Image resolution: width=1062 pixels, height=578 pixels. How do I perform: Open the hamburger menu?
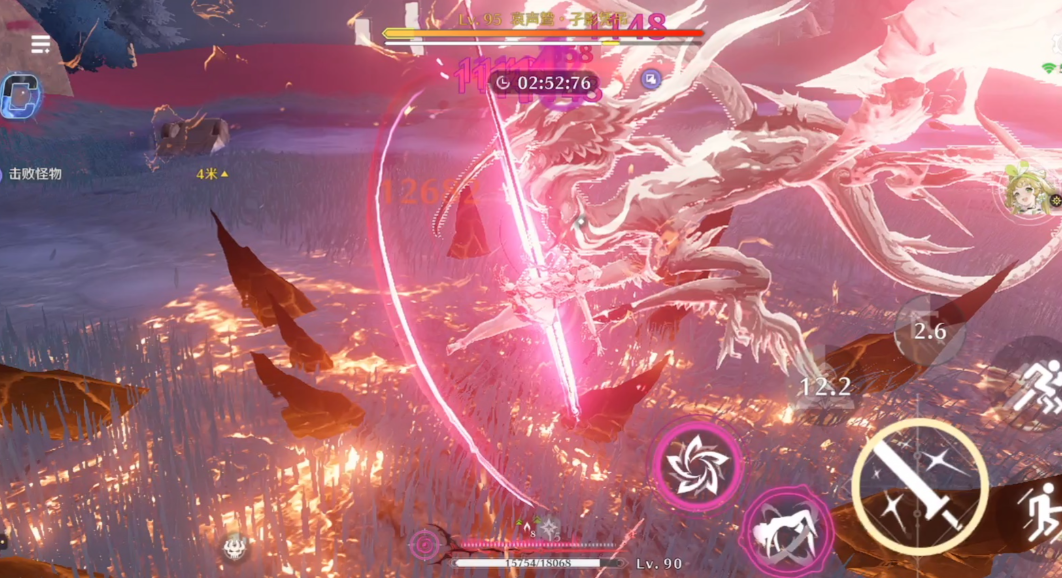41,44
